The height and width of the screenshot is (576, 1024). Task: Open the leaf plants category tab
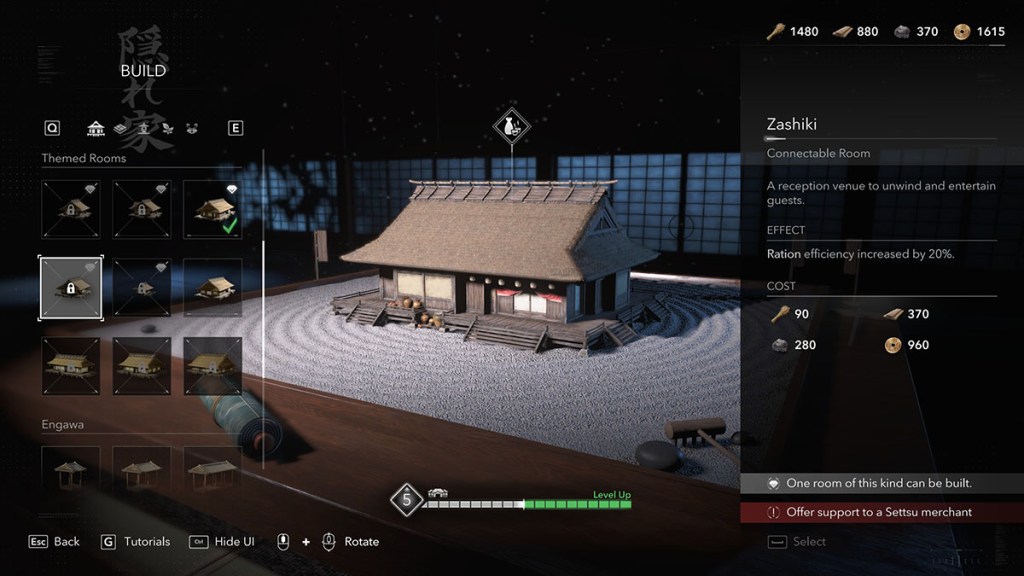point(167,128)
